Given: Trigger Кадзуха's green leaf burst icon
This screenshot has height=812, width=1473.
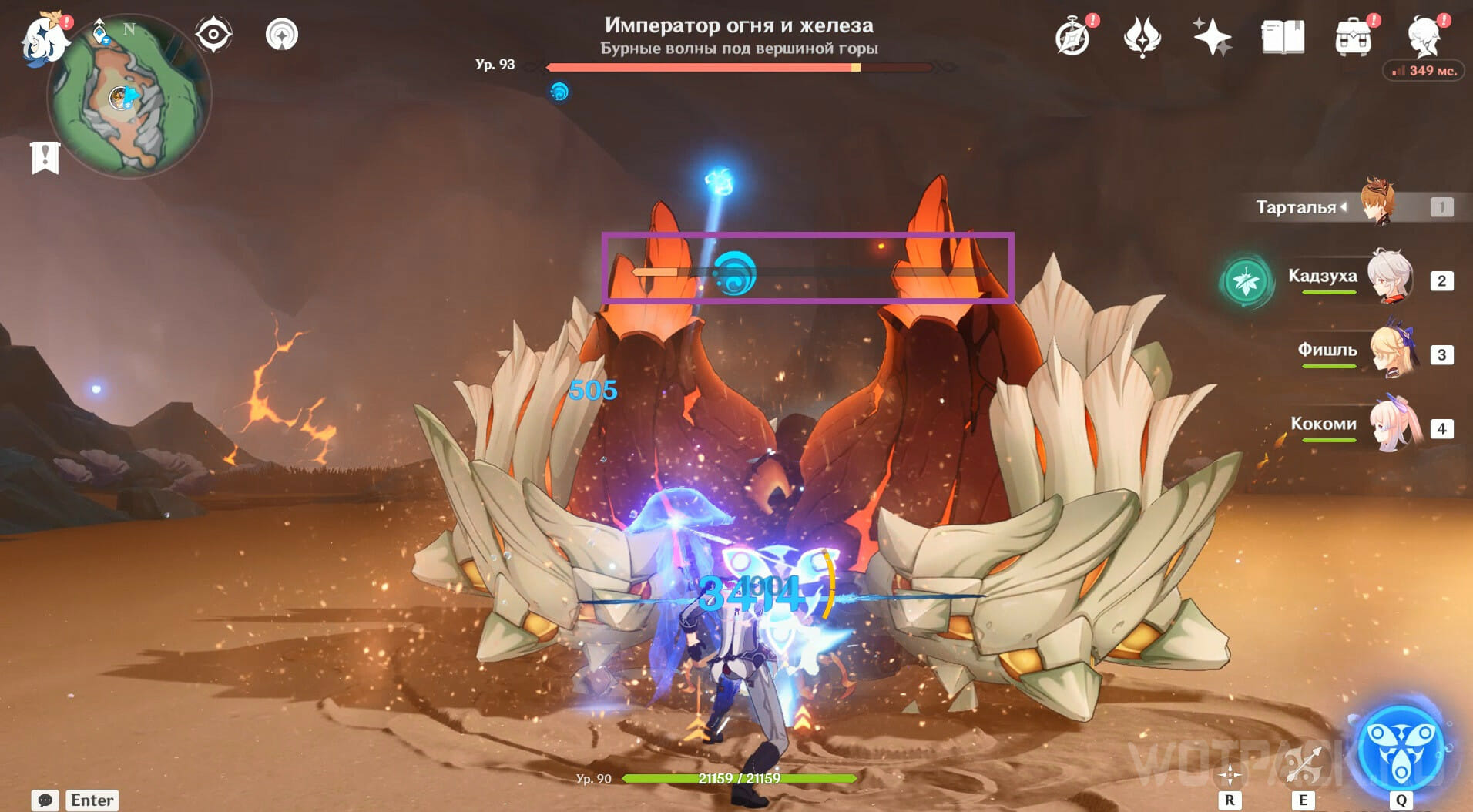Looking at the screenshot, I should click(x=1246, y=282).
